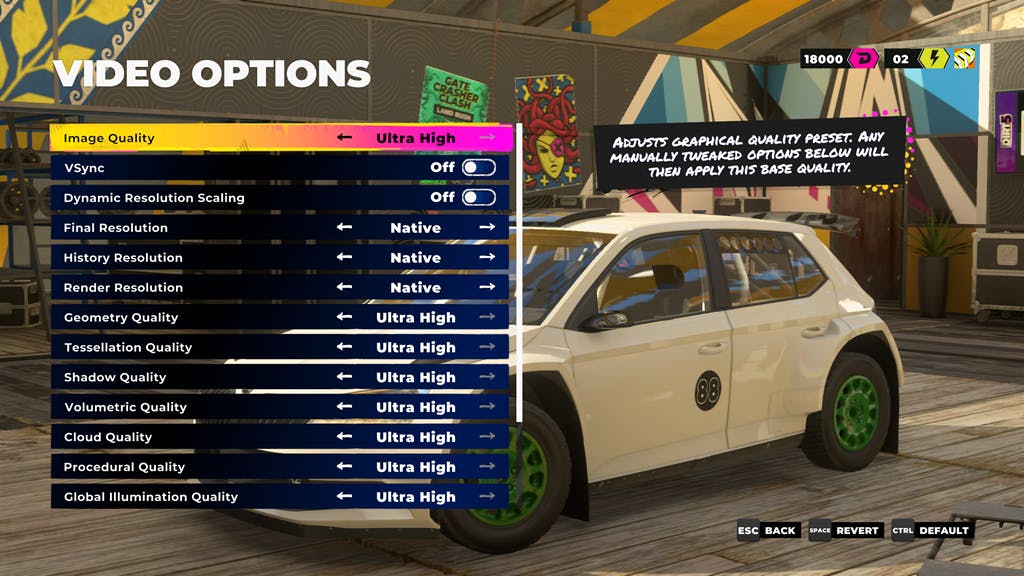This screenshot has height=576, width=1024.
Task: Revert changes with the Revert button
Action: click(x=845, y=531)
